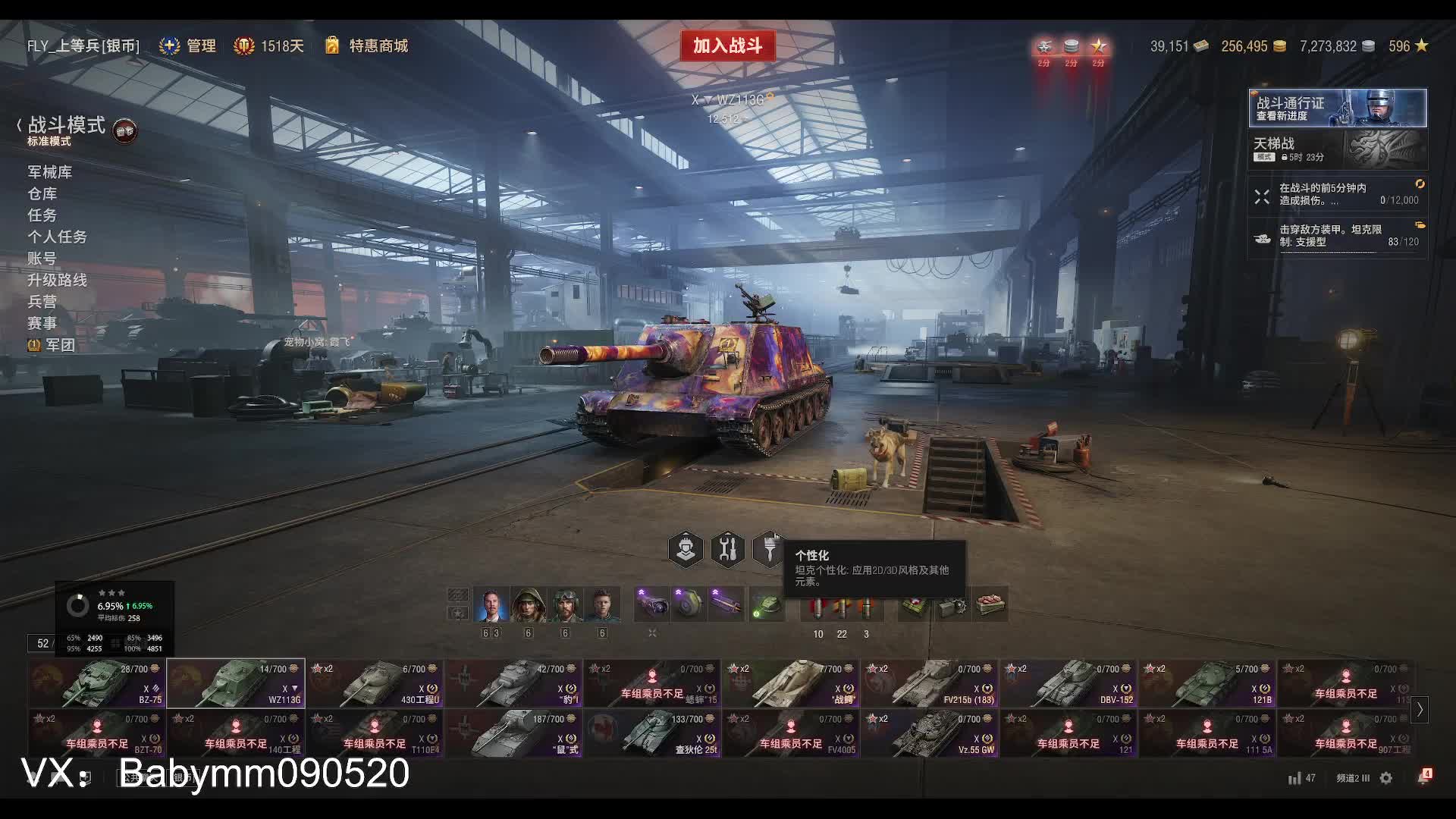
Task: Choose the FV215b (183) tank tile
Action: [930, 683]
